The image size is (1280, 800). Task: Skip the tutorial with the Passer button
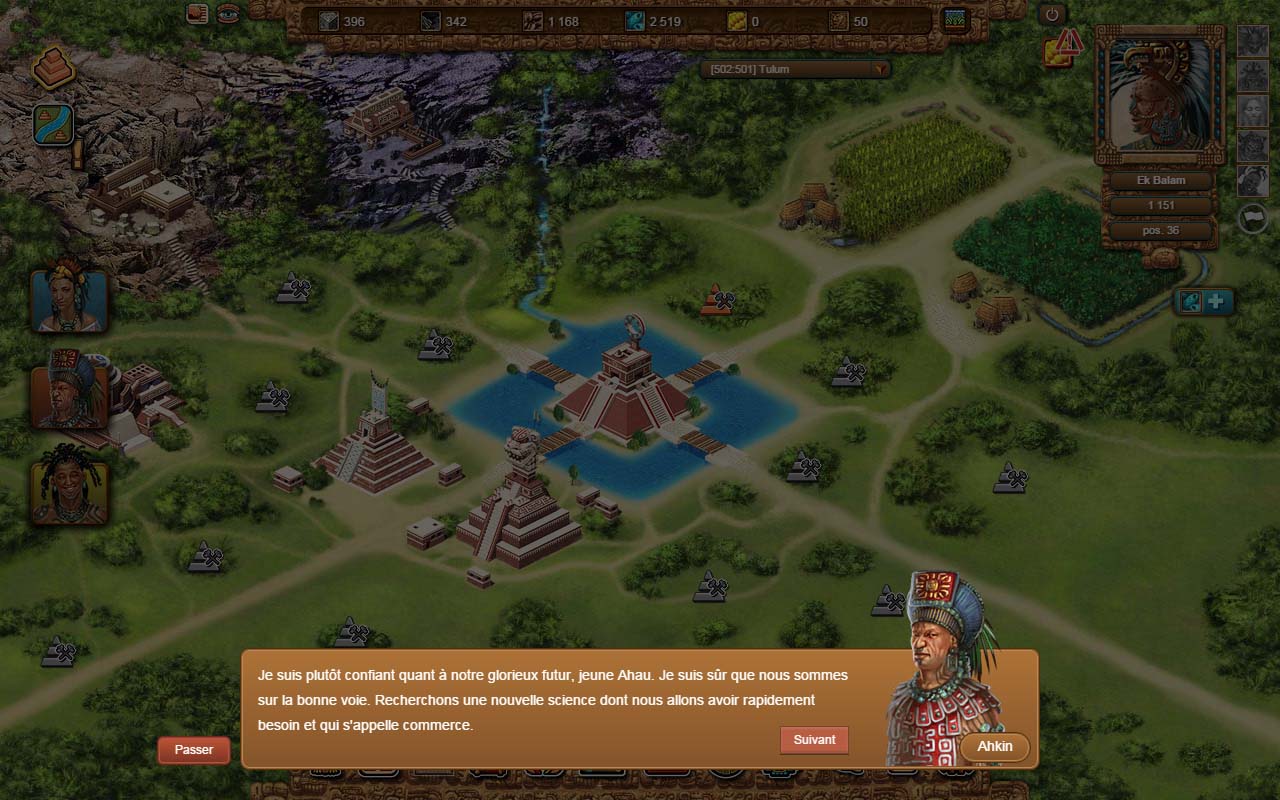(x=193, y=750)
